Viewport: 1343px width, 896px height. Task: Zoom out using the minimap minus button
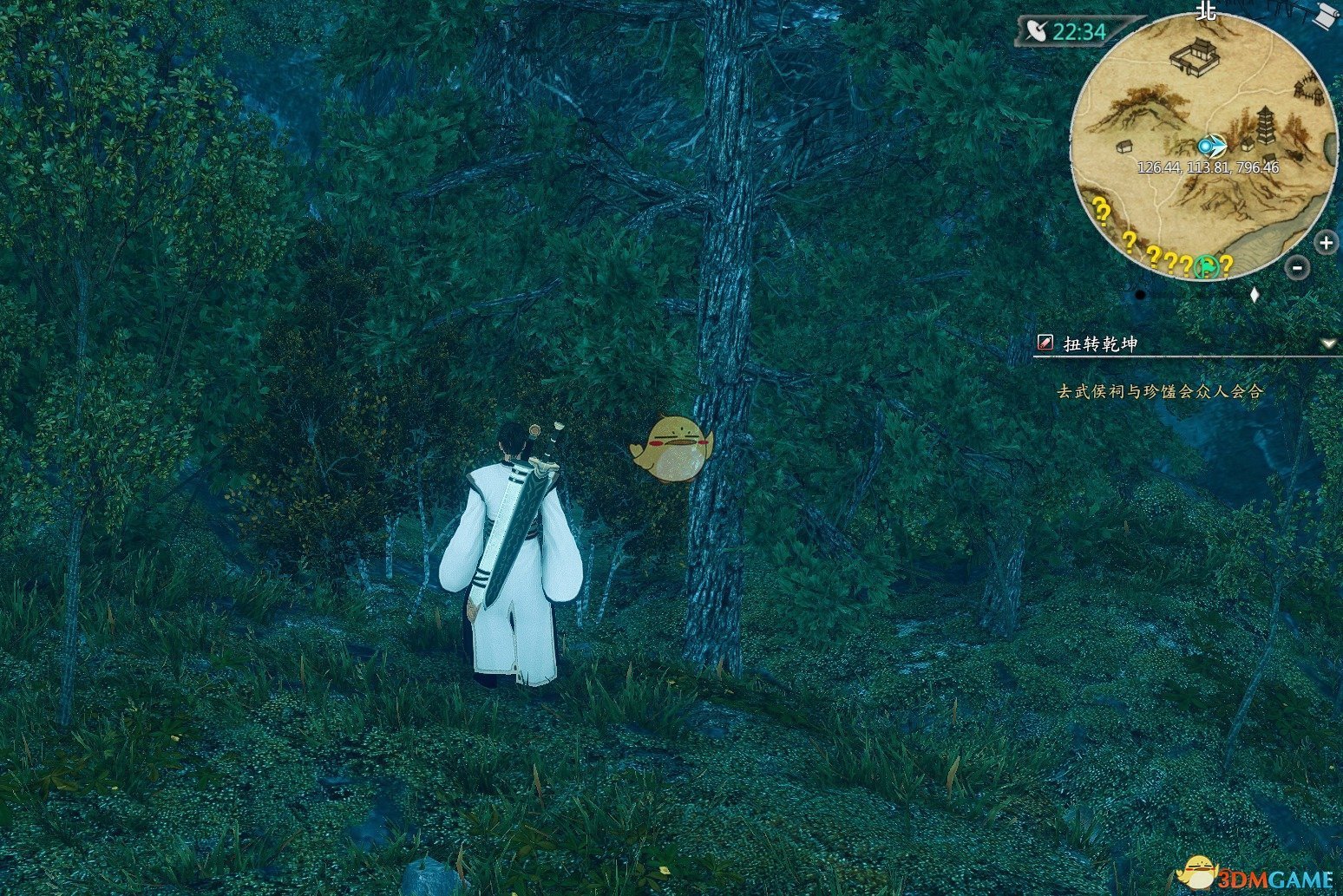click(x=1296, y=267)
